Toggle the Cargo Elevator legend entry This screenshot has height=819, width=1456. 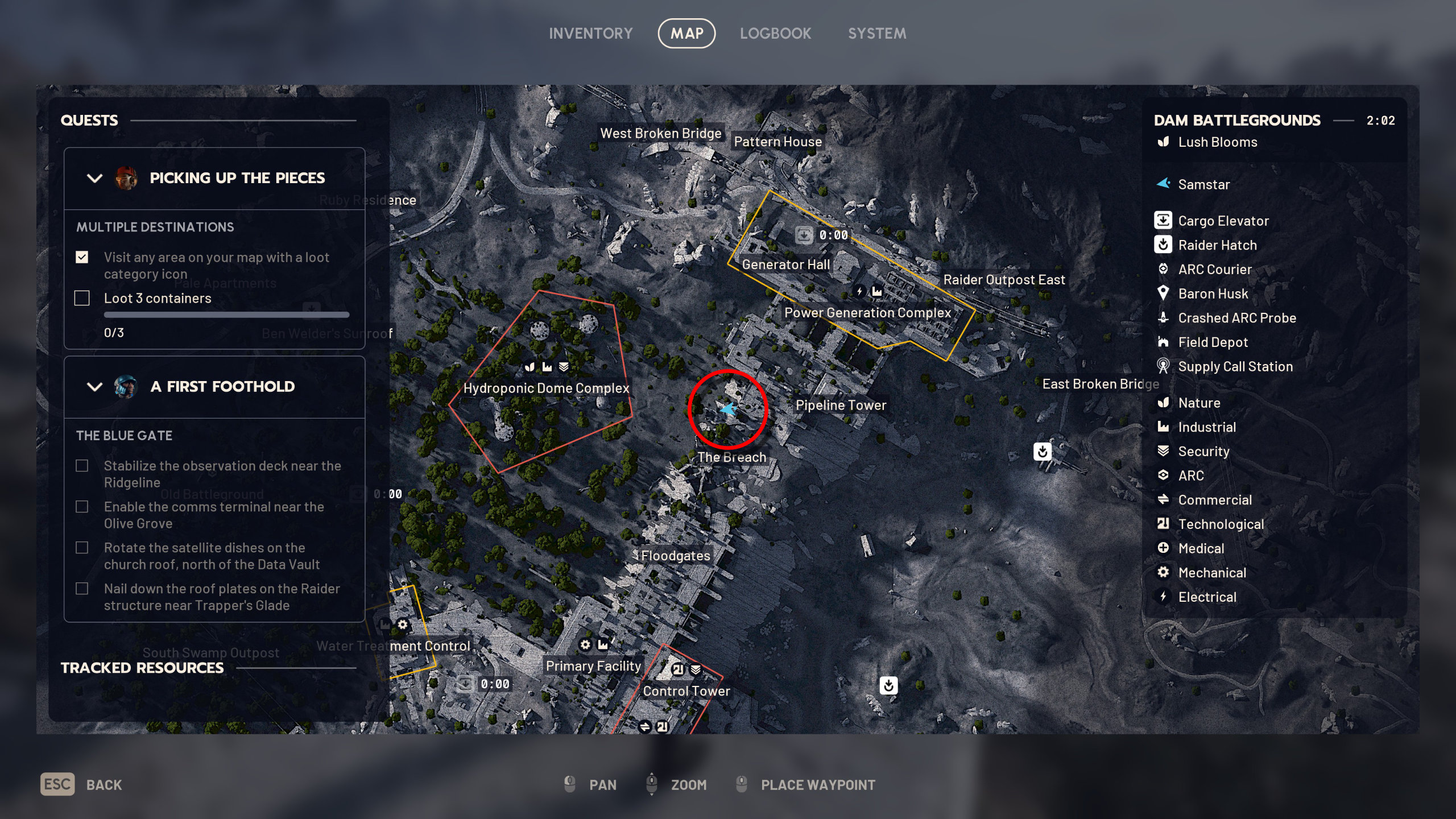pyautogui.click(x=1223, y=221)
